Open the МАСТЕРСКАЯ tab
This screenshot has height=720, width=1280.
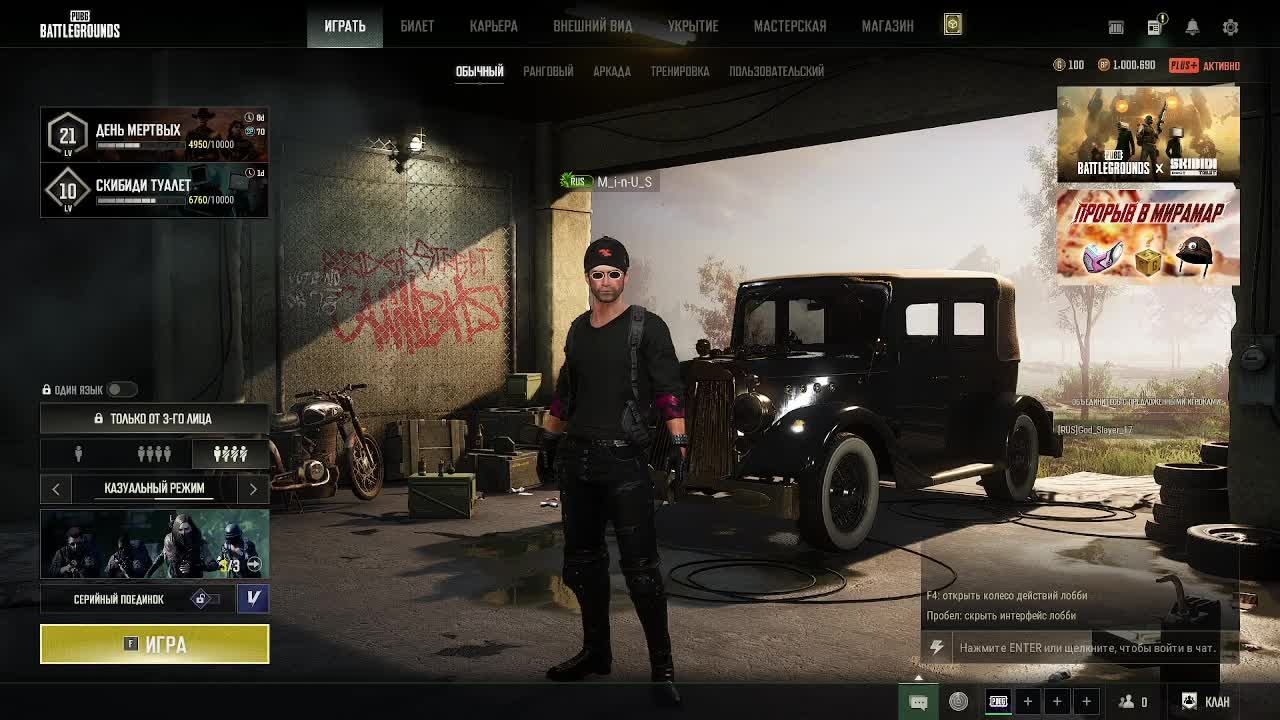[789, 26]
